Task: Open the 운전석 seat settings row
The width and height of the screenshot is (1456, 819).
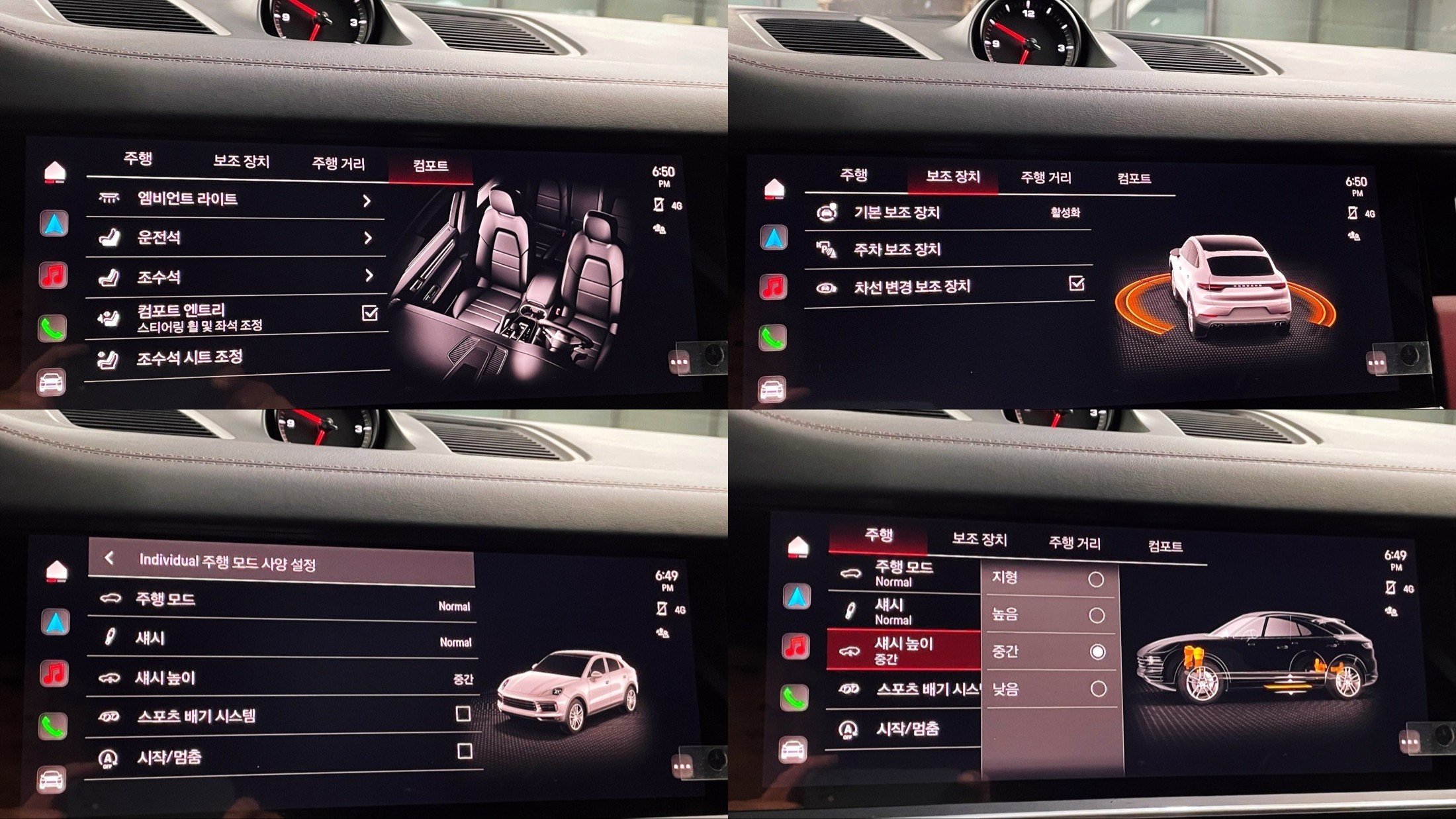Action: pyautogui.click(x=235, y=238)
